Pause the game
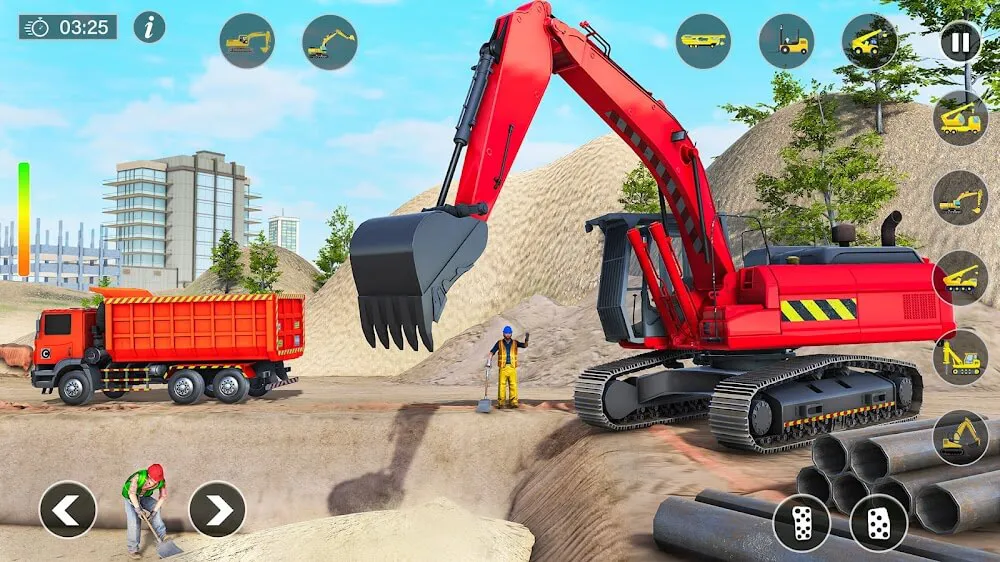The image size is (1000, 562). pyautogui.click(x=960, y=42)
